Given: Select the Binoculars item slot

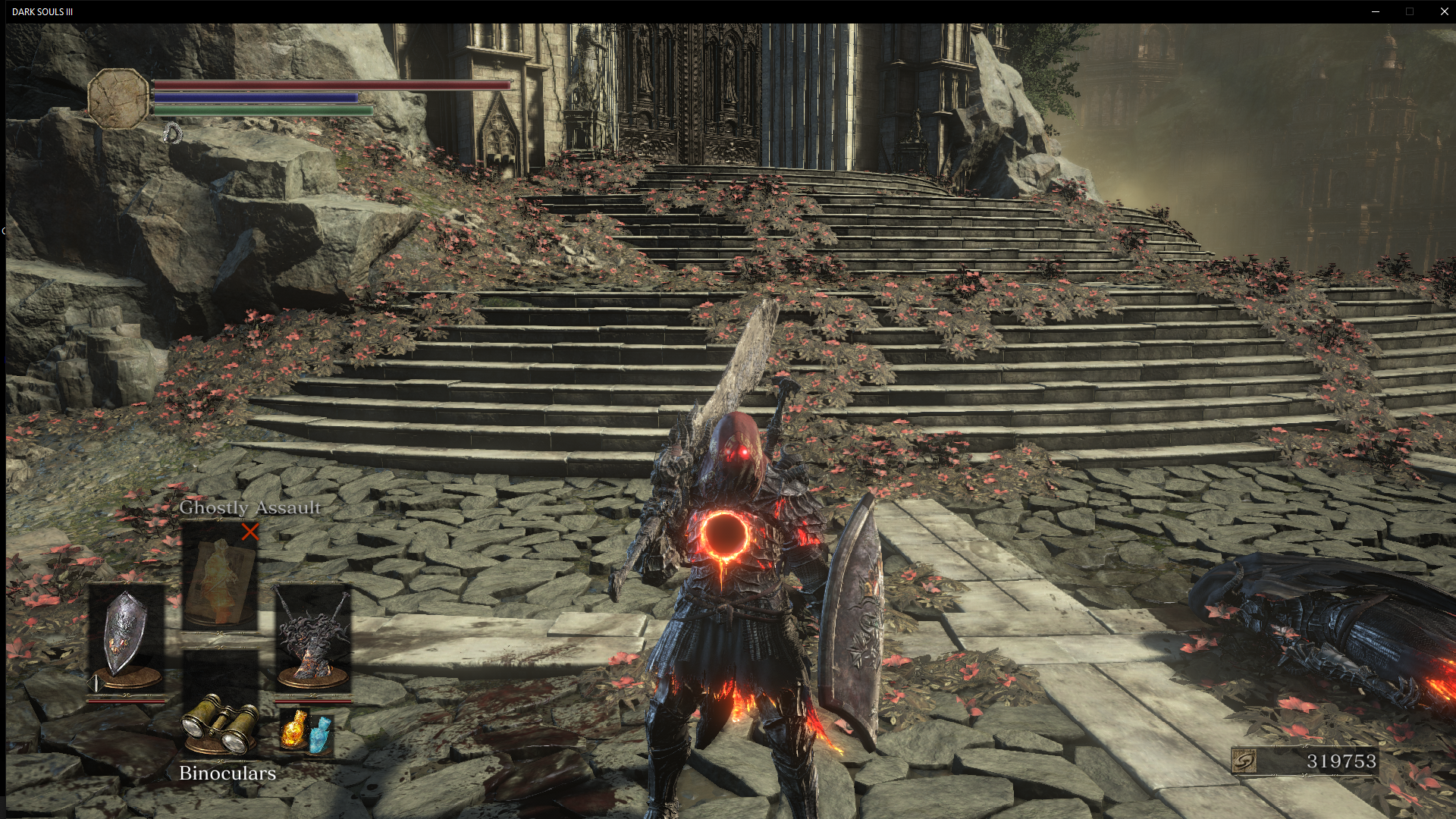Looking at the screenshot, I should pos(219,727).
